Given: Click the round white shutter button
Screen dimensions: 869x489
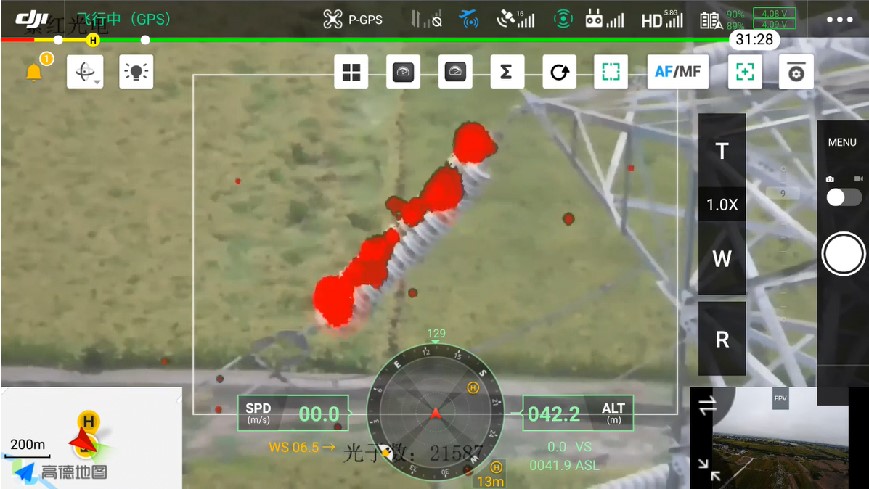Looking at the screenshot, I should coord(843,255).
